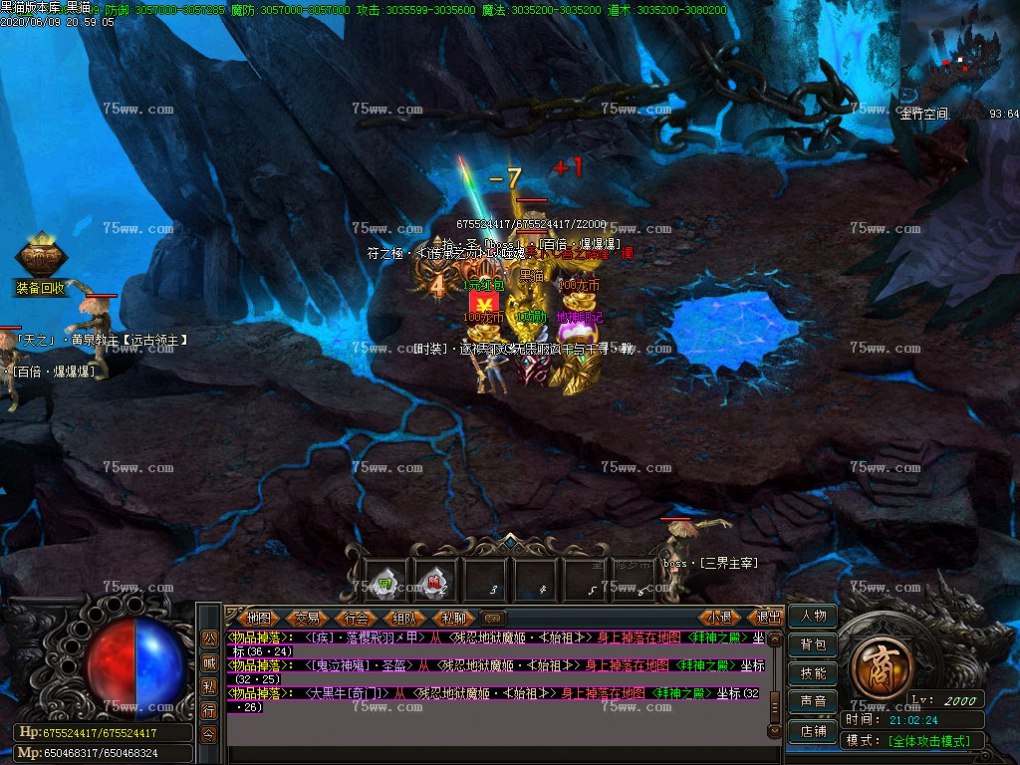Open the 店铺 shop button
The width and height of the screenshot is (1020, 765).
(813, 731)
